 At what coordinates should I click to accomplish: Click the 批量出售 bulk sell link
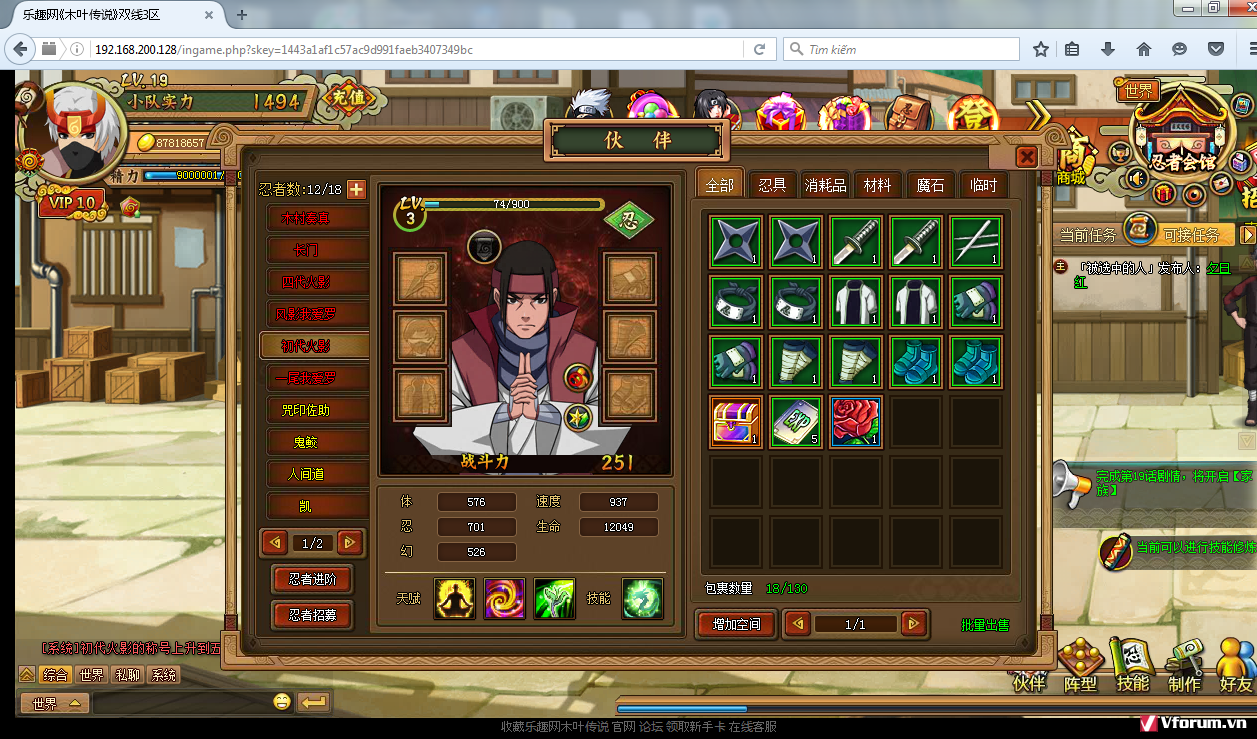tap(985, 625)
